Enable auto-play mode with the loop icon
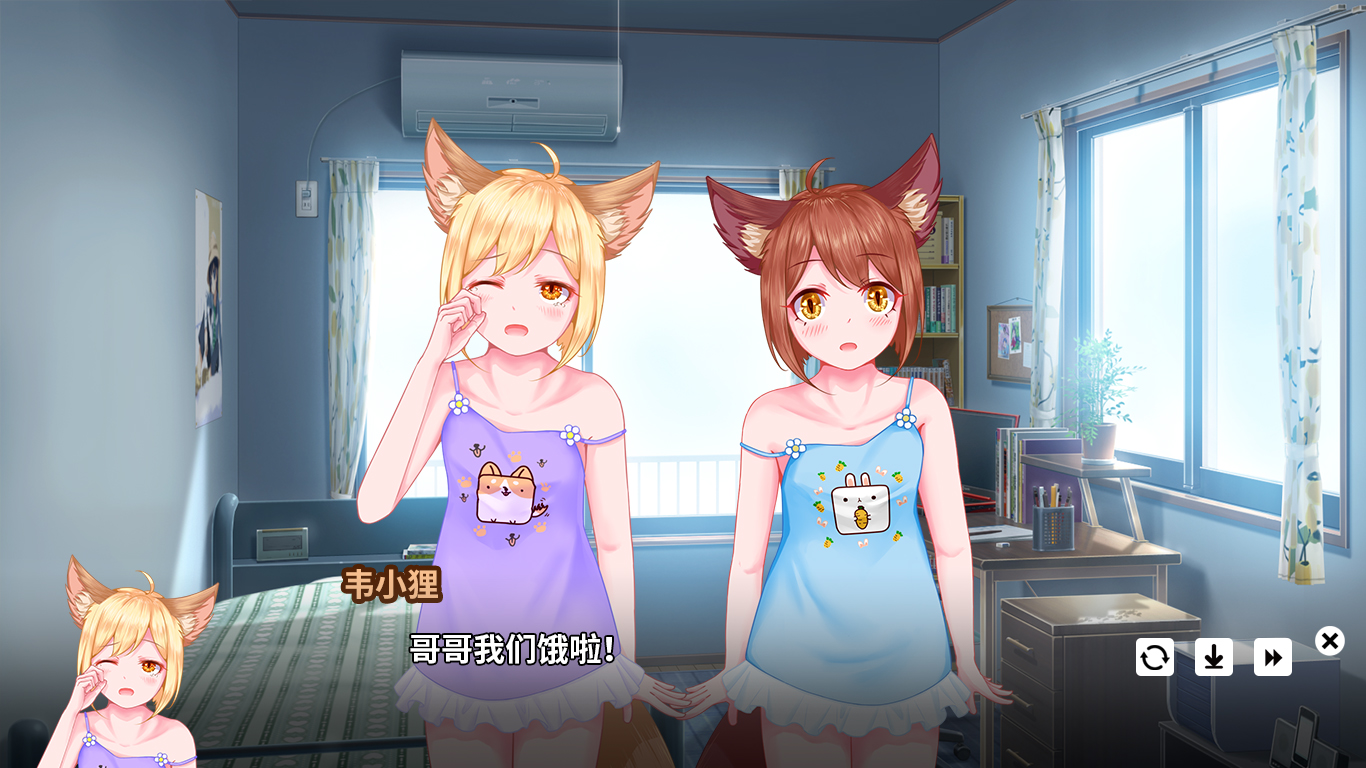Screen dimensions: 1366x768 point(1153,658)
